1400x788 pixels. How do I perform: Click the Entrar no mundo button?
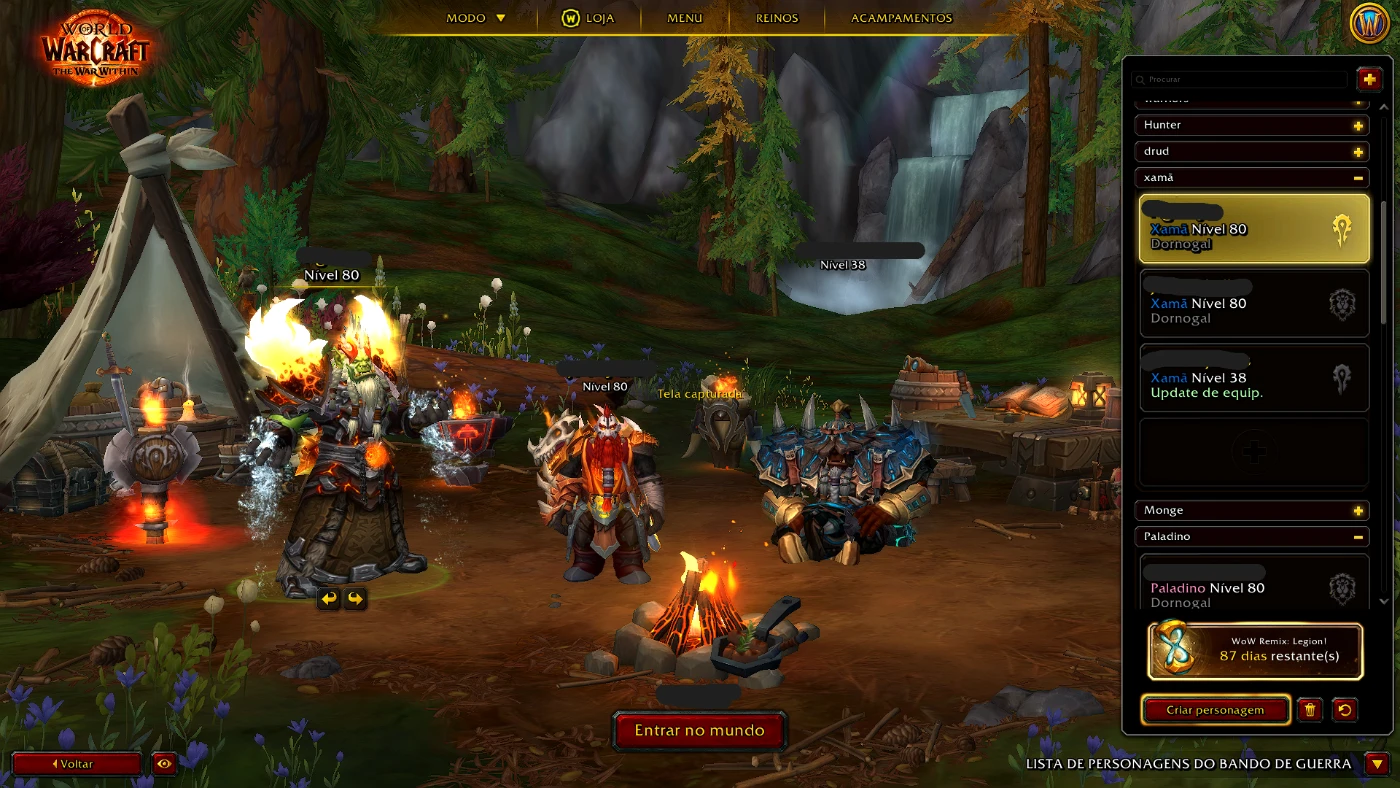[699, 731]
